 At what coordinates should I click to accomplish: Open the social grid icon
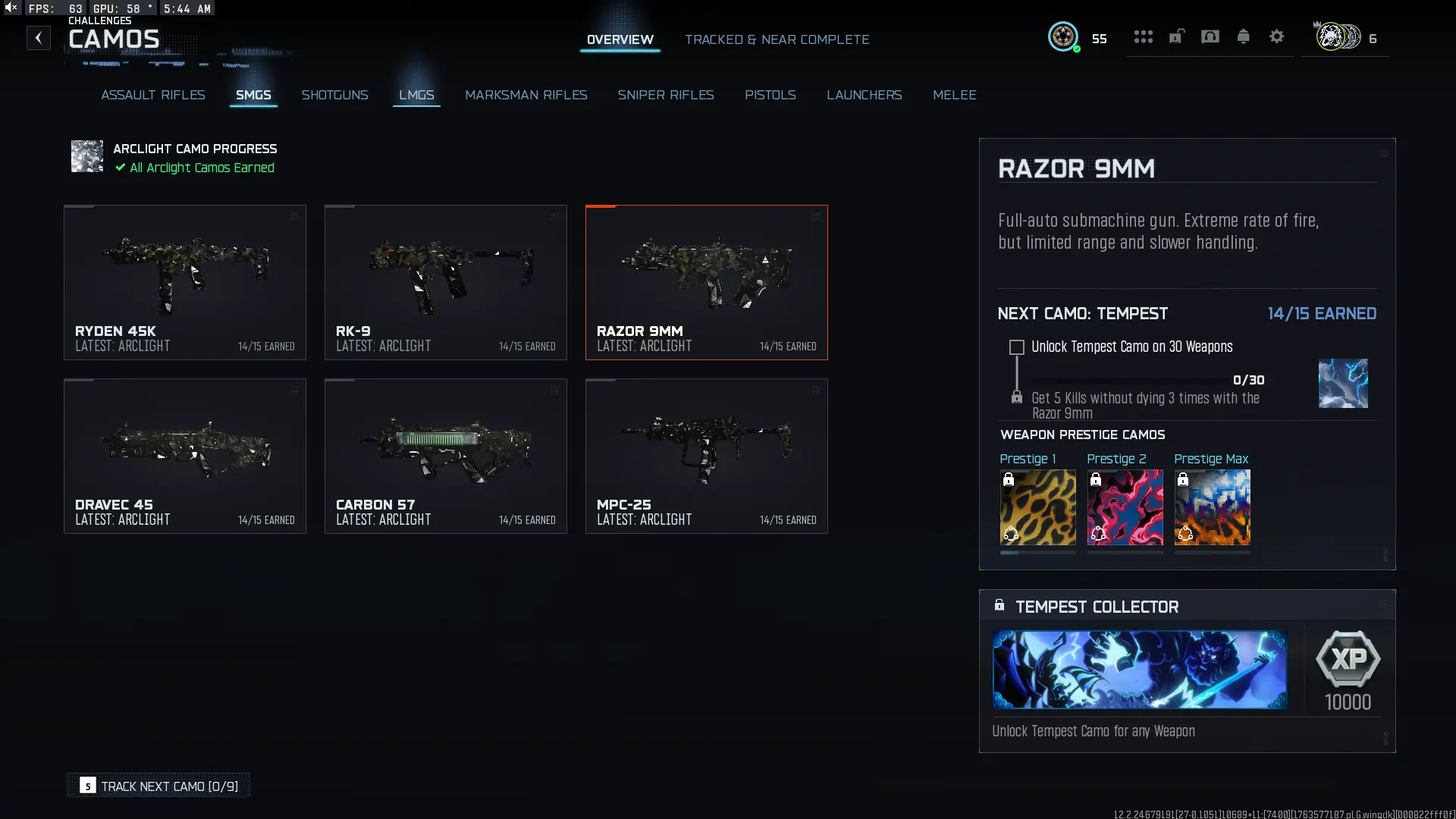[x=1143, y=36]
